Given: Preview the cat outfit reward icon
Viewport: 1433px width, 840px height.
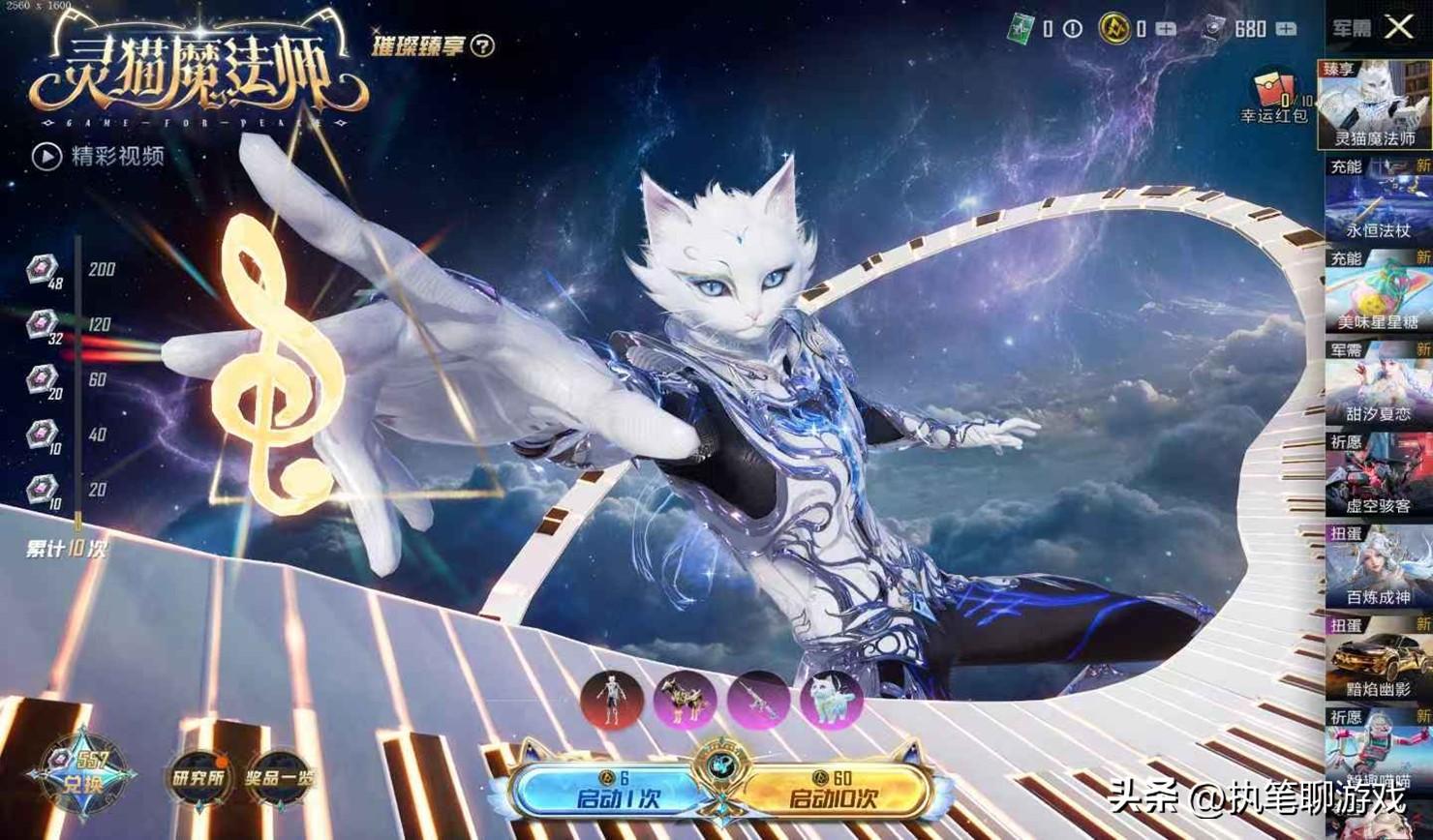Looking at the screenshot, I should coord(612,701).
